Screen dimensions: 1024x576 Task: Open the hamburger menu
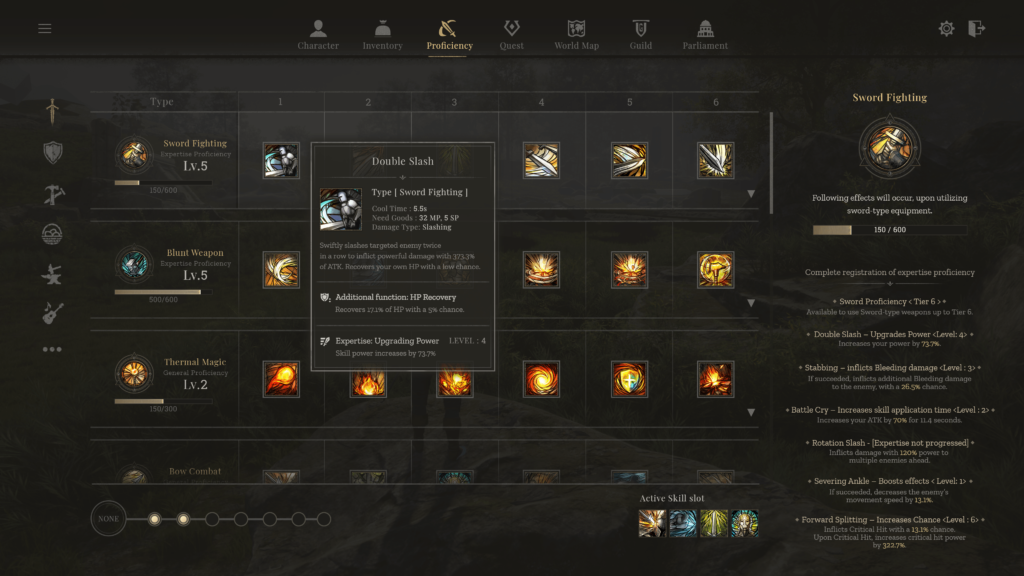click(45, 28)
